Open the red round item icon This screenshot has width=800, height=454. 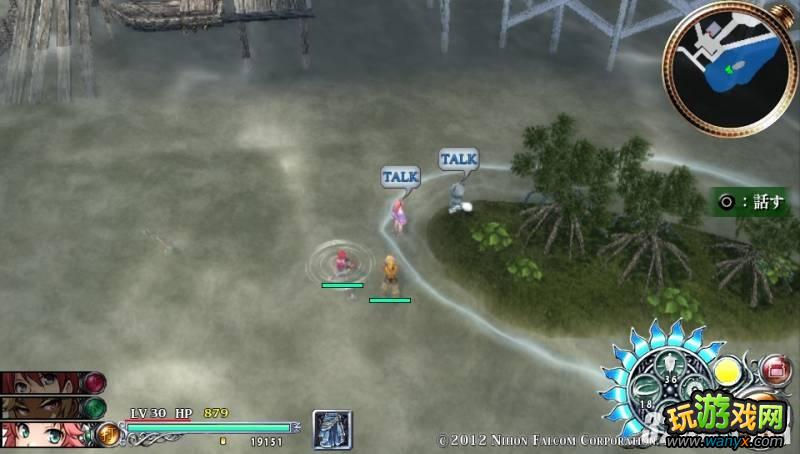(776, 371)
